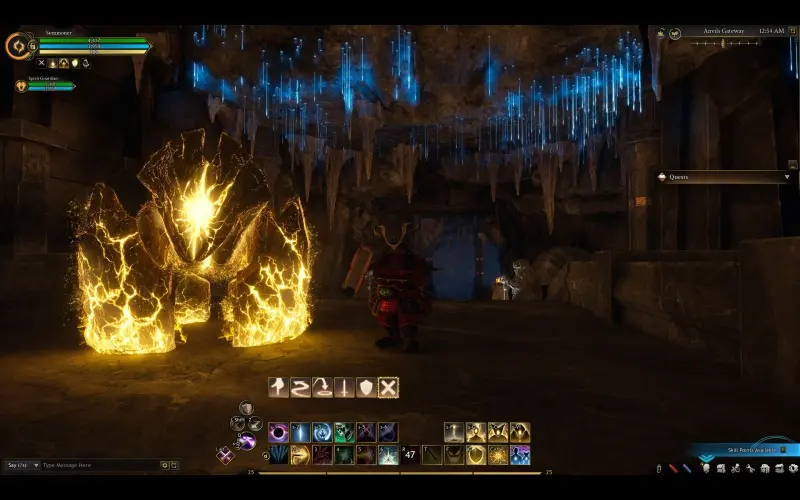The image size is (800, 500).
Task: Activate the dark purple orb skill
Action: (278, 432)
